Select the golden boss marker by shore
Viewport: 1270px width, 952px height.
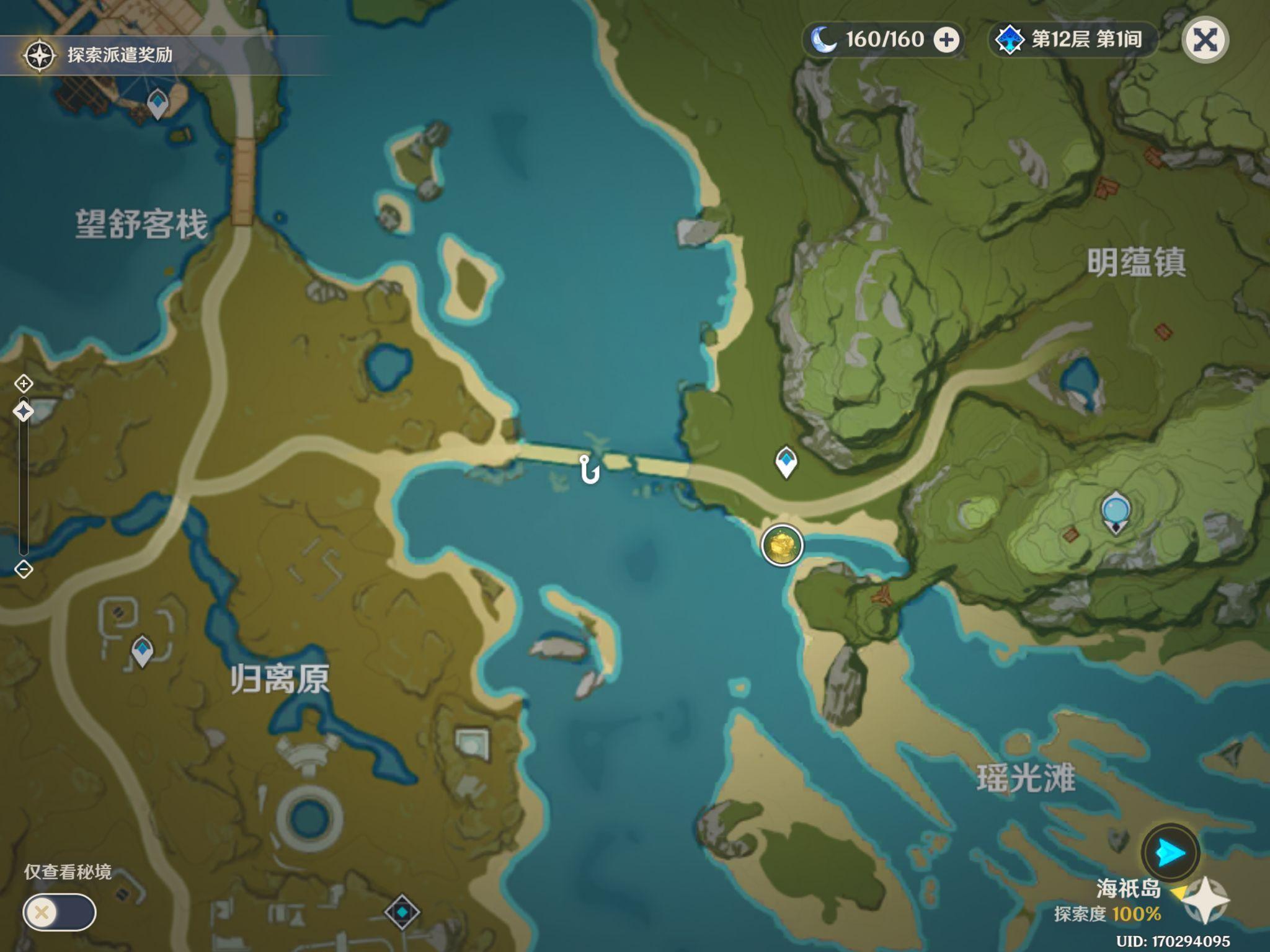(x=782, y=545)
